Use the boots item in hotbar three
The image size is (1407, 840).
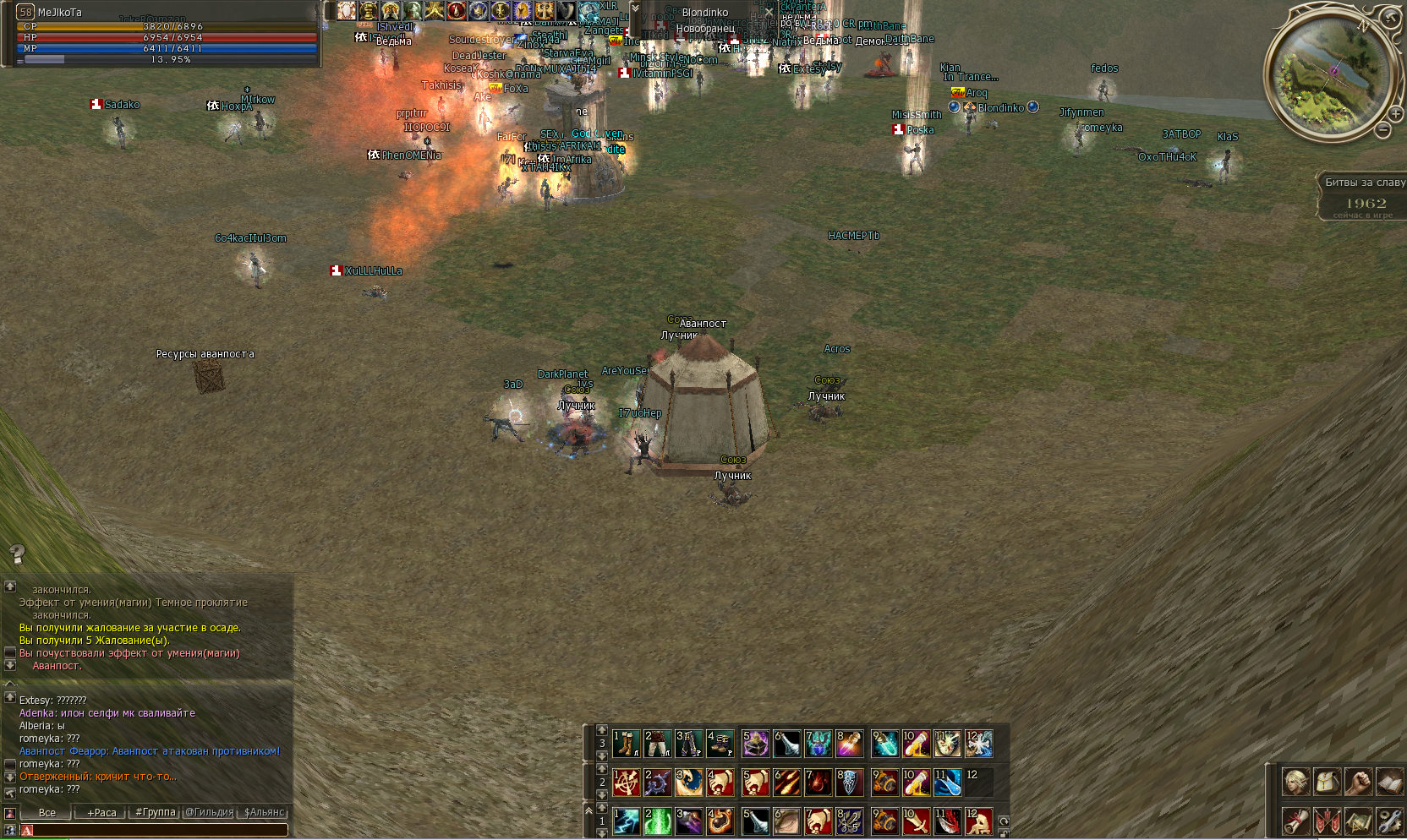click(x=626, y=744)
